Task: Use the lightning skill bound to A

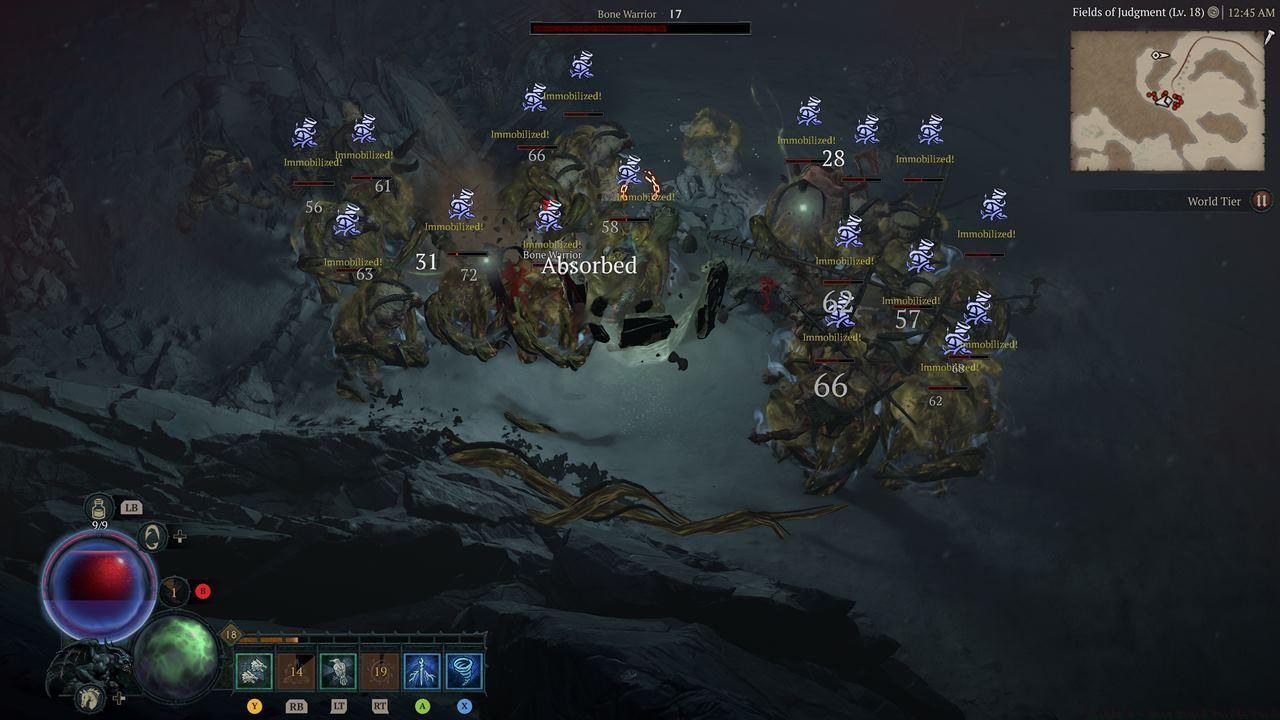Action: [421, 670]
